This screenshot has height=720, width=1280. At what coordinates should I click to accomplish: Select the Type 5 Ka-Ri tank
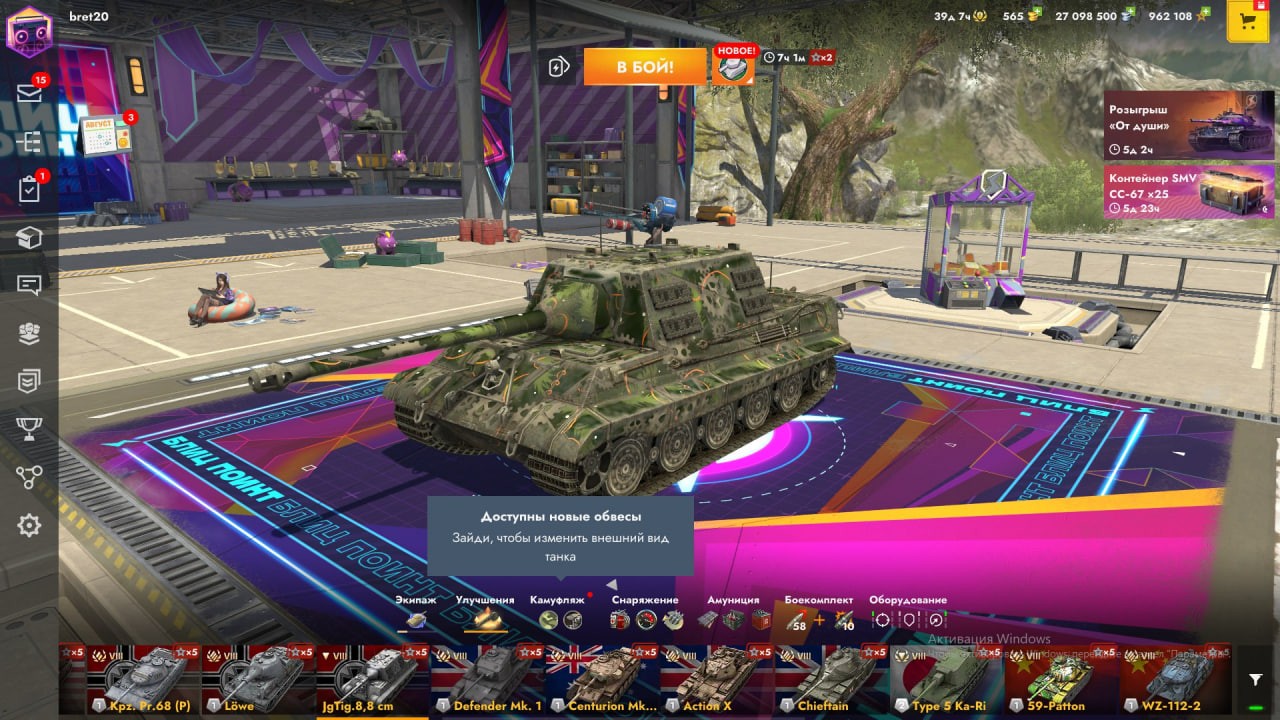[946, 680]
